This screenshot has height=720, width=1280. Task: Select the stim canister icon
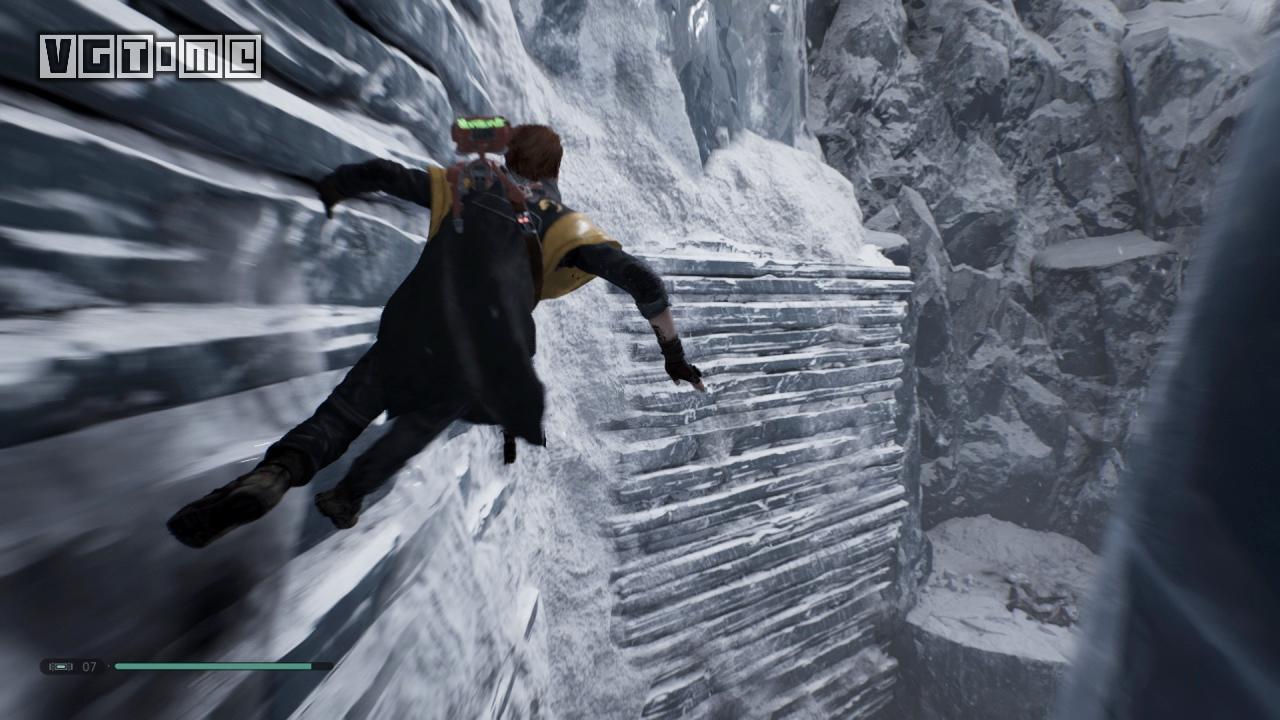[60, 666]
